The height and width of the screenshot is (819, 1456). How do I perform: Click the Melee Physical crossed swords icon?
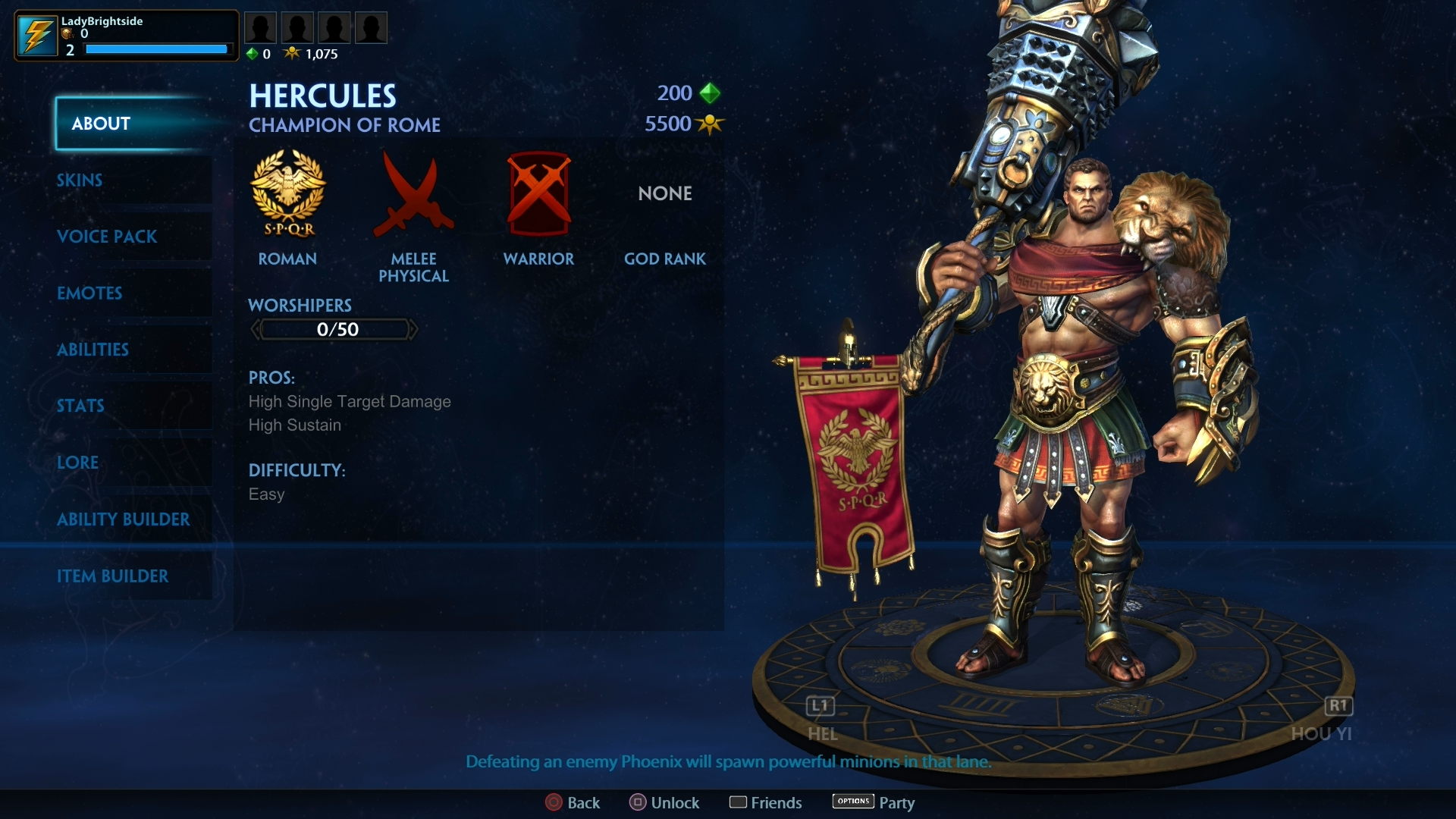413,196
